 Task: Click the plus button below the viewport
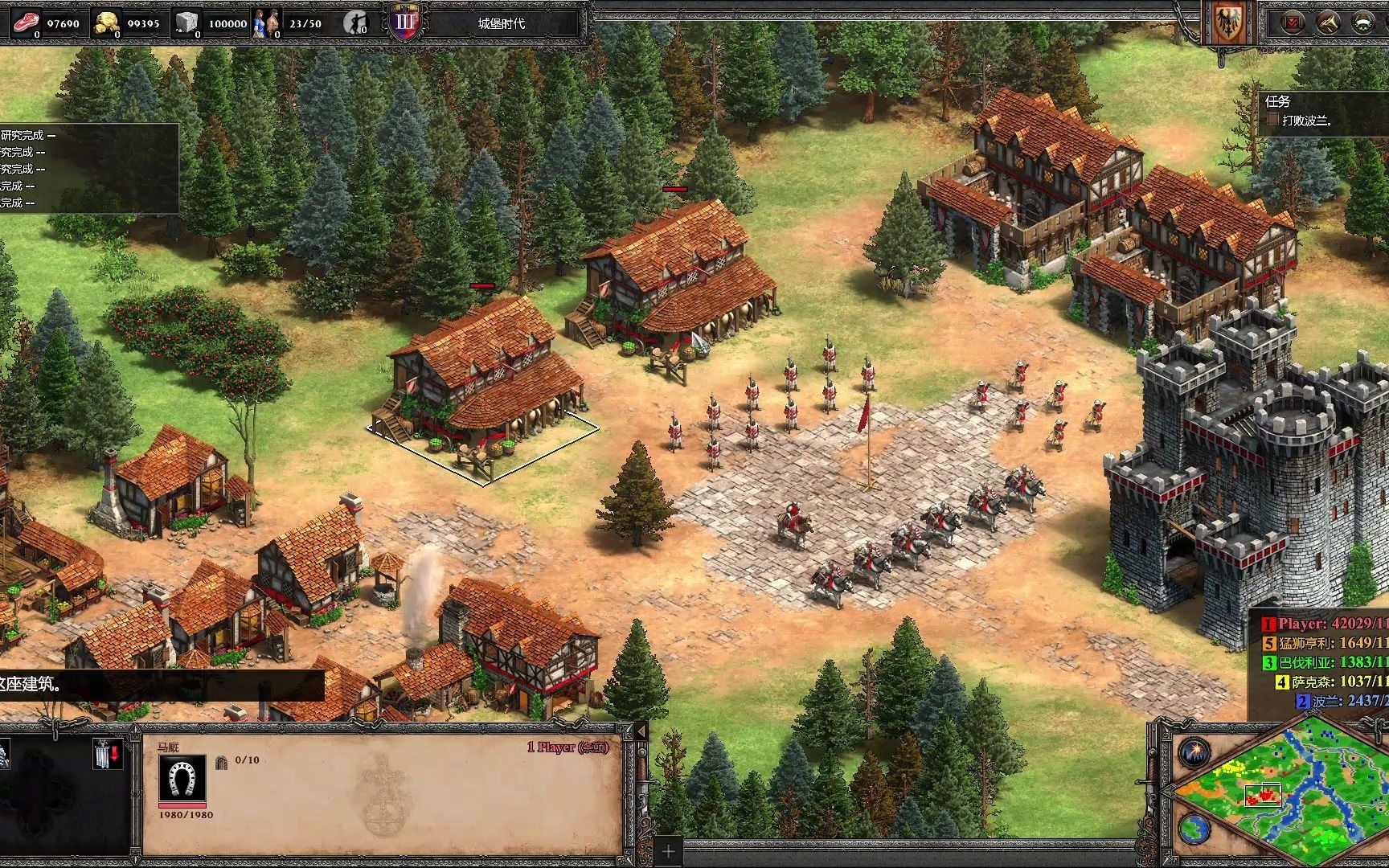coord(668,851)
